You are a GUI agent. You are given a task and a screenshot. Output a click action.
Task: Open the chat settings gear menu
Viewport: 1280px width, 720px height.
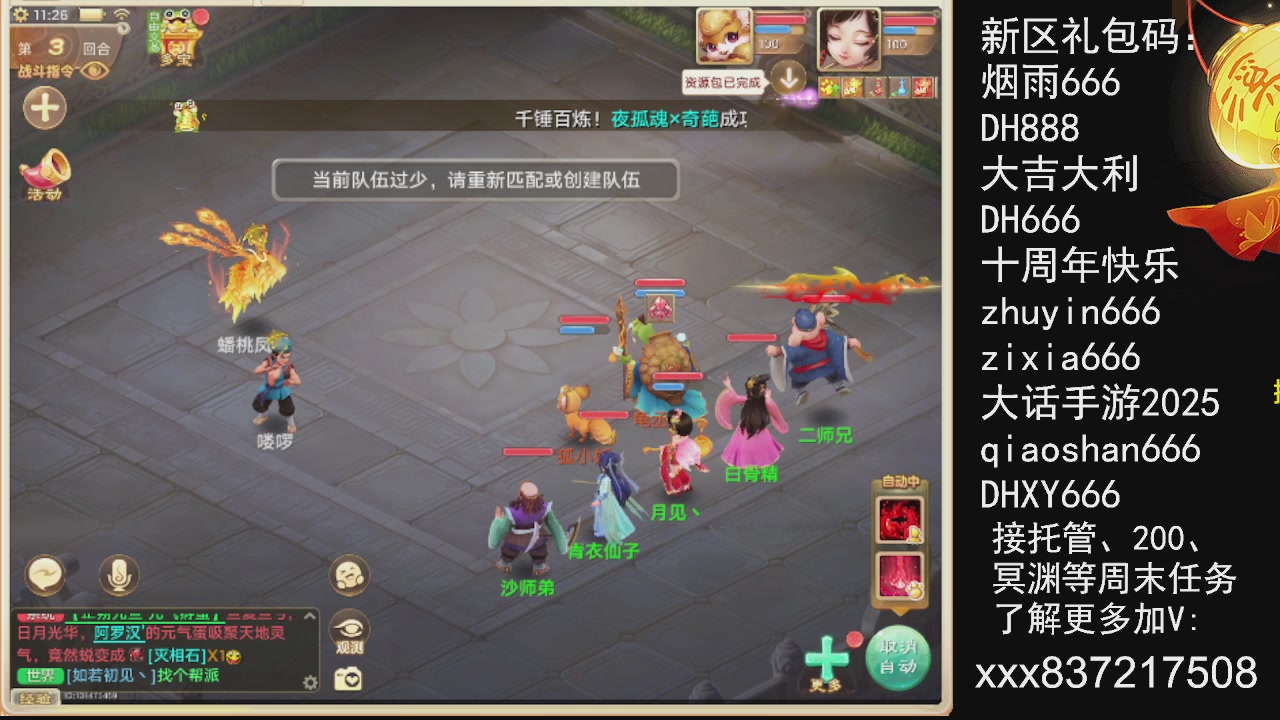tap(310, 680)
